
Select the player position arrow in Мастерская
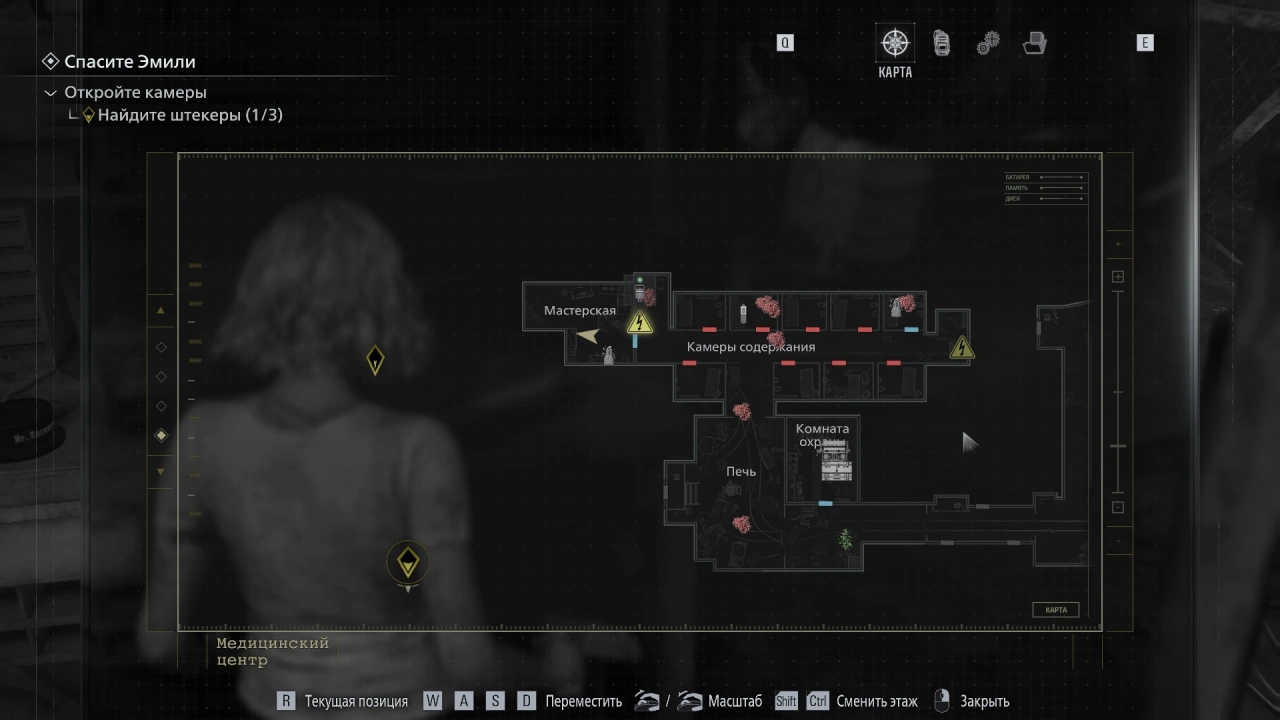tap(588, 336)
